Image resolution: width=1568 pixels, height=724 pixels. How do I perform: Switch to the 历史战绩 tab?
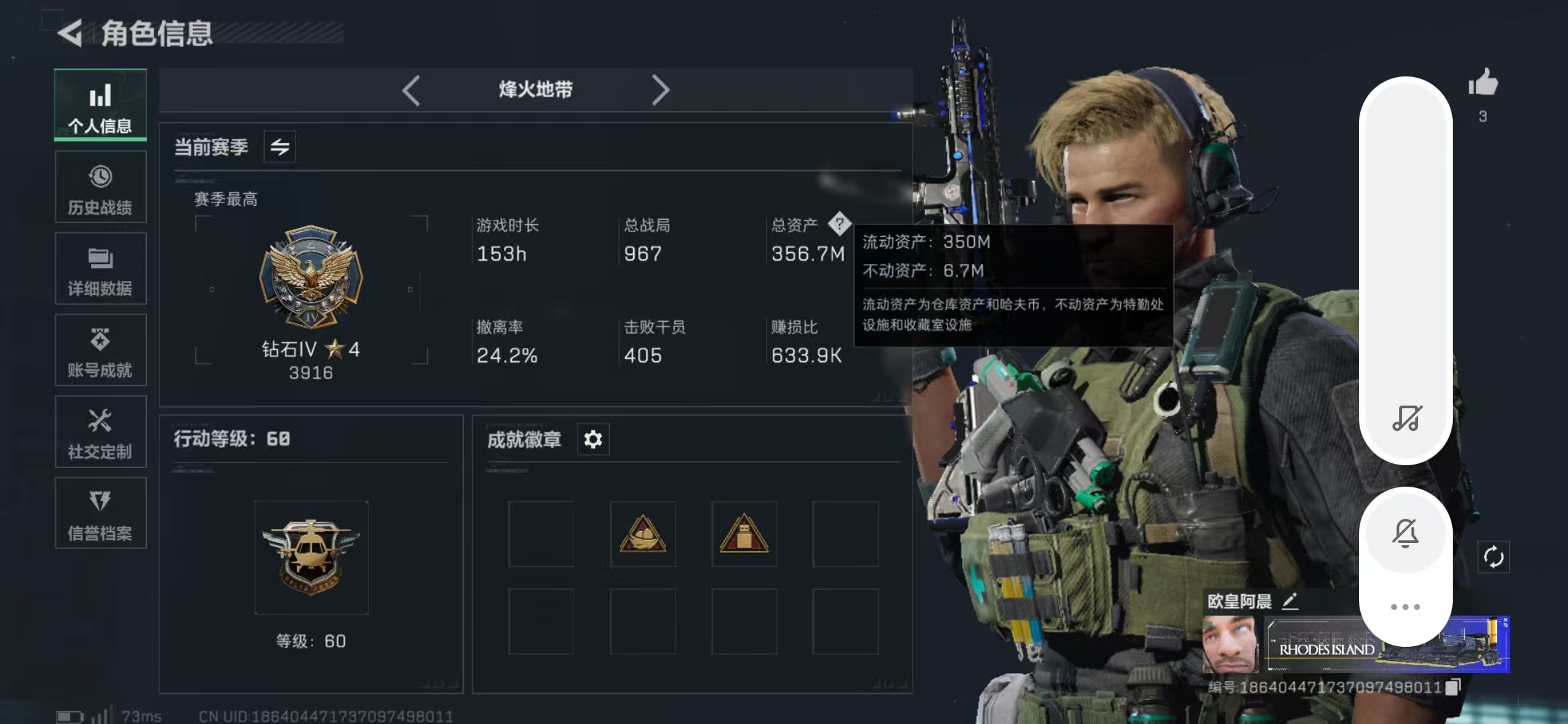100,186
